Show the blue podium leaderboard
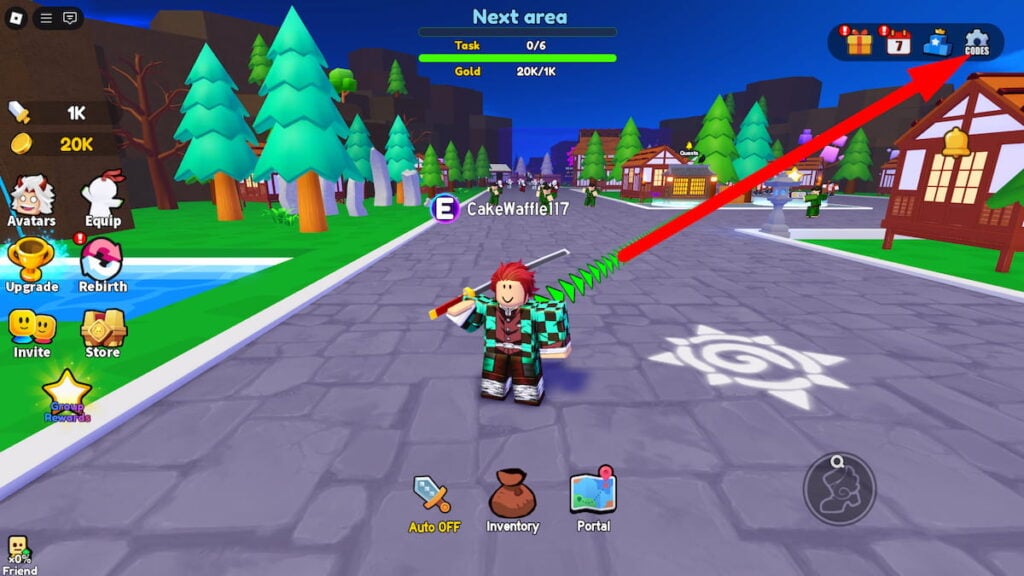Viewport: 1024px width, 576px height. click(x=937, y=42)
